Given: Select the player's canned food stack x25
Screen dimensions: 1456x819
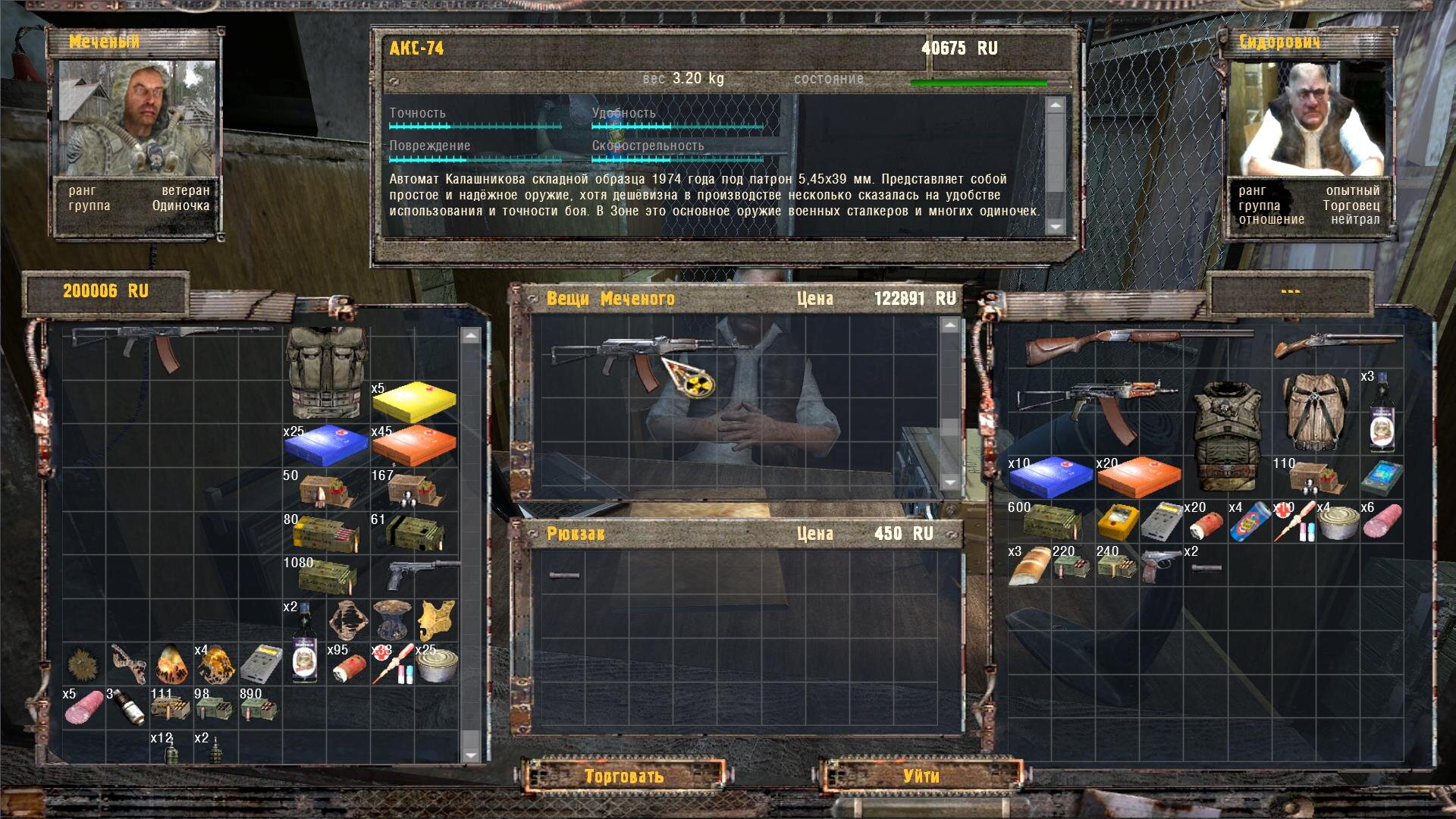Looking at the screenshot, I should coord(437,664).
